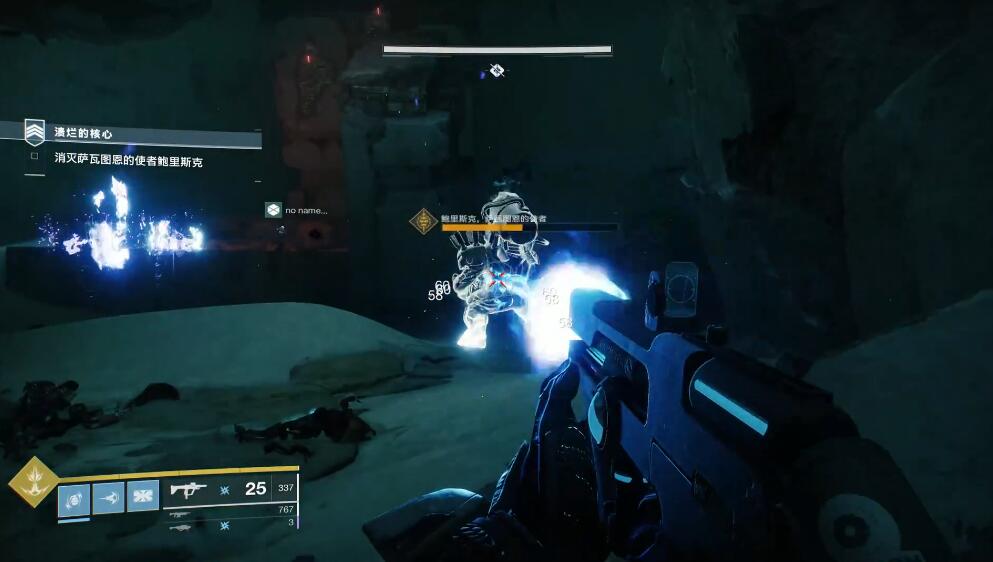
Task: Click the objective 消灭萨瓦图恩的使者鲍里斯克
Action: click(x=128, y=160)
